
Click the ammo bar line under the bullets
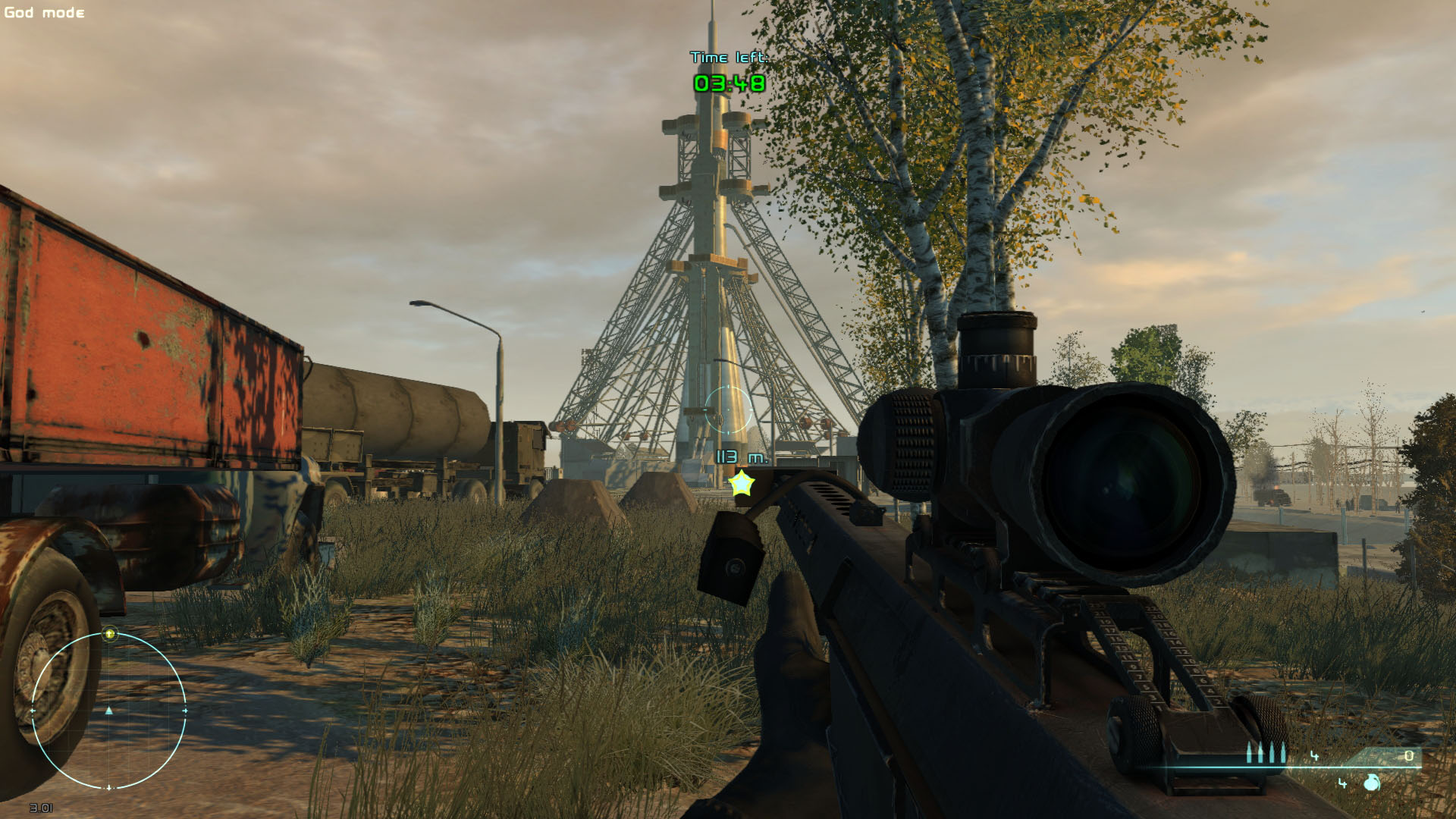click(1289, 767)
